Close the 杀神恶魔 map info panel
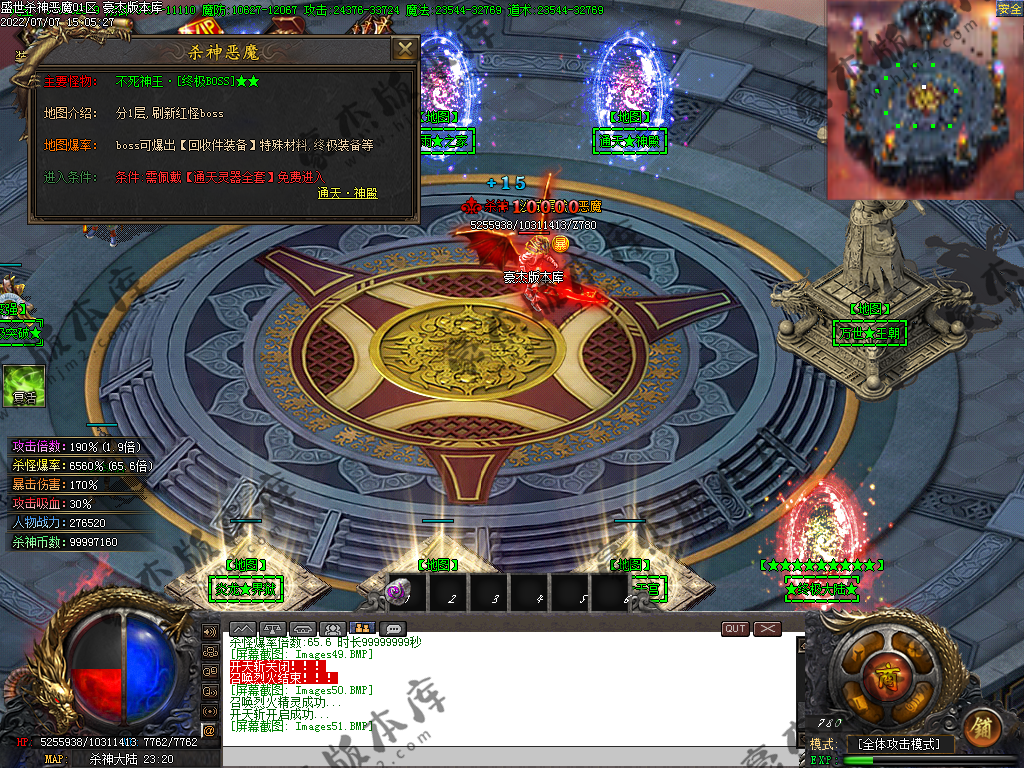 tap(404, 50)
